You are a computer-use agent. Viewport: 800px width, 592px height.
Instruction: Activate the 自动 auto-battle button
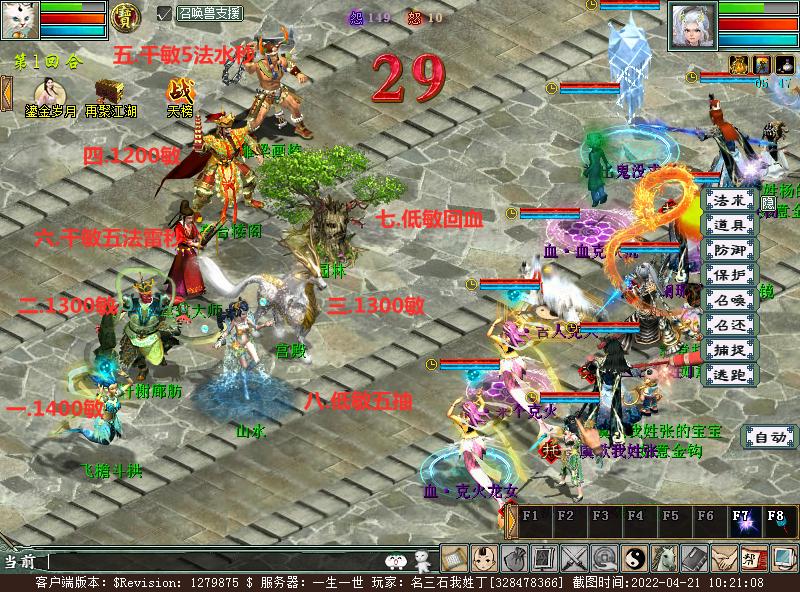(x=769, y=437)
